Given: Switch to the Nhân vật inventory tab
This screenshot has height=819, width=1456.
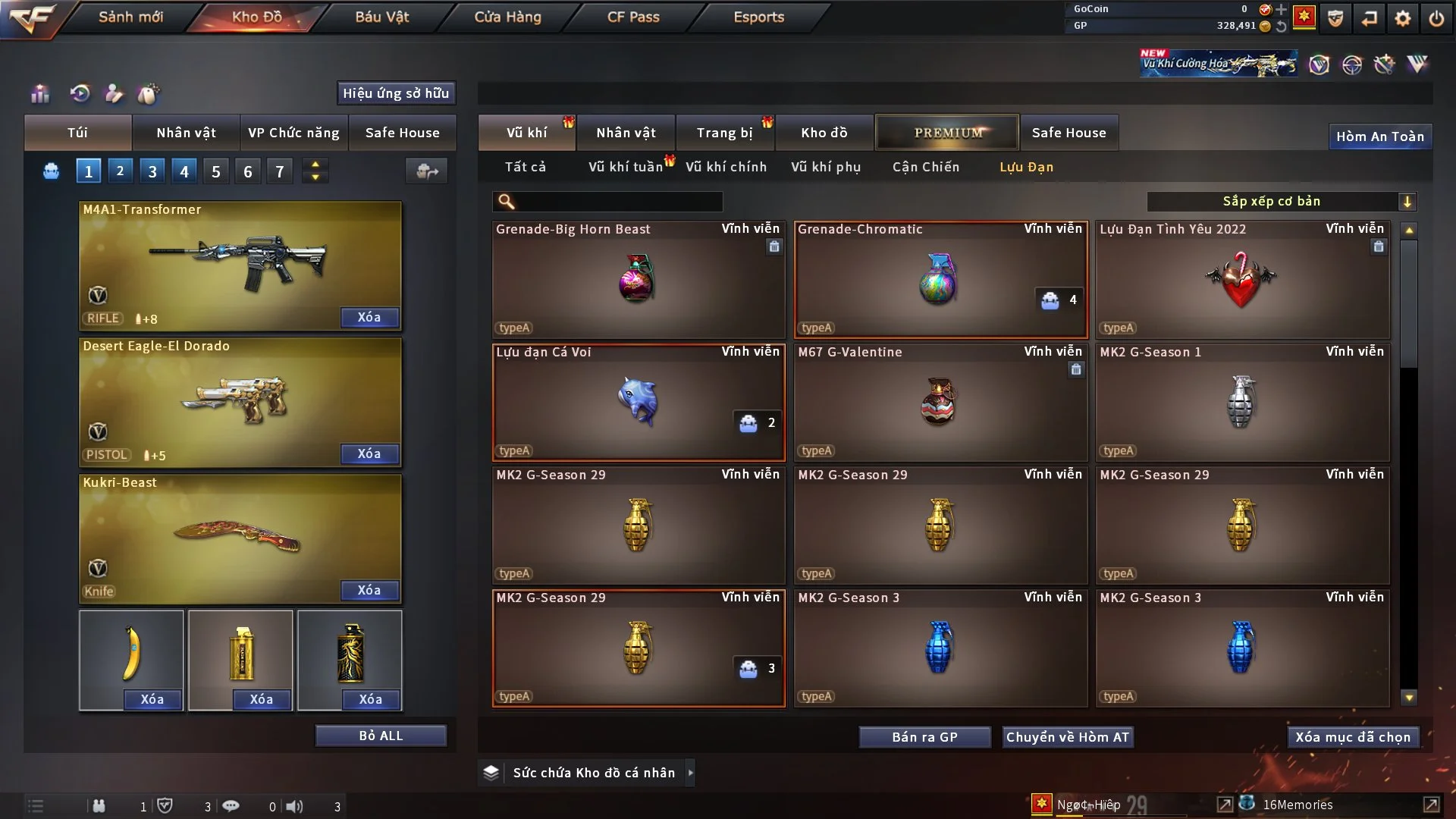Looking at the screenshot, I should tap(626, 133).
